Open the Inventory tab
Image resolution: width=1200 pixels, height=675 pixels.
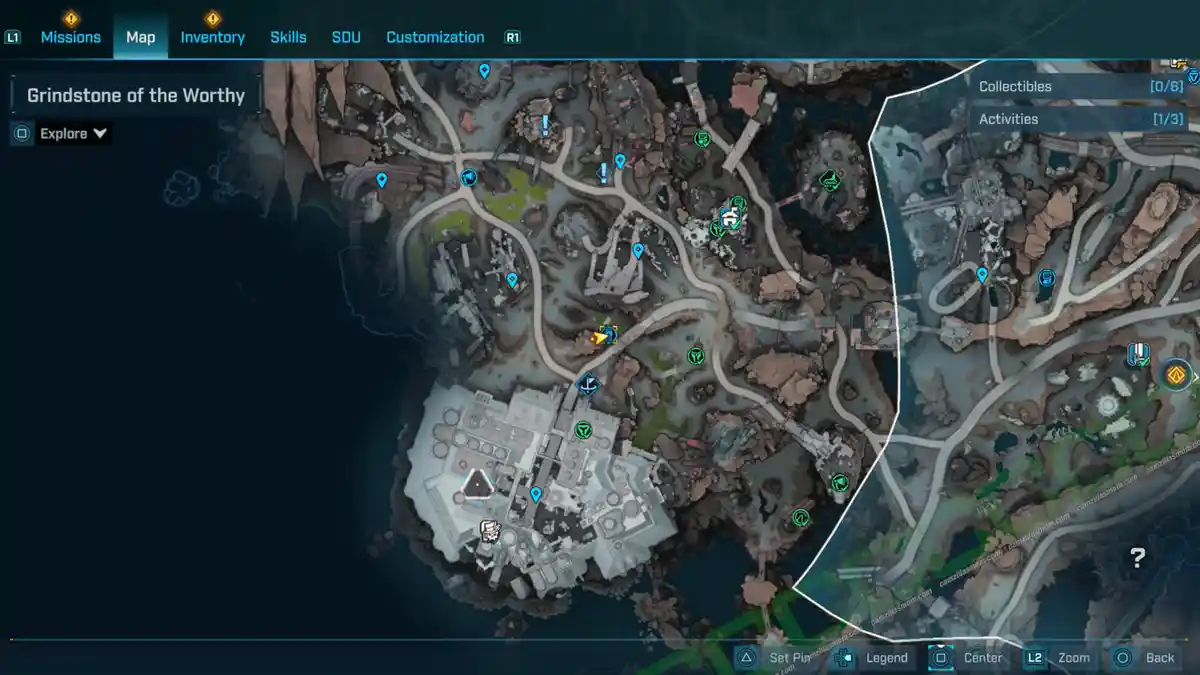(212, 37)
